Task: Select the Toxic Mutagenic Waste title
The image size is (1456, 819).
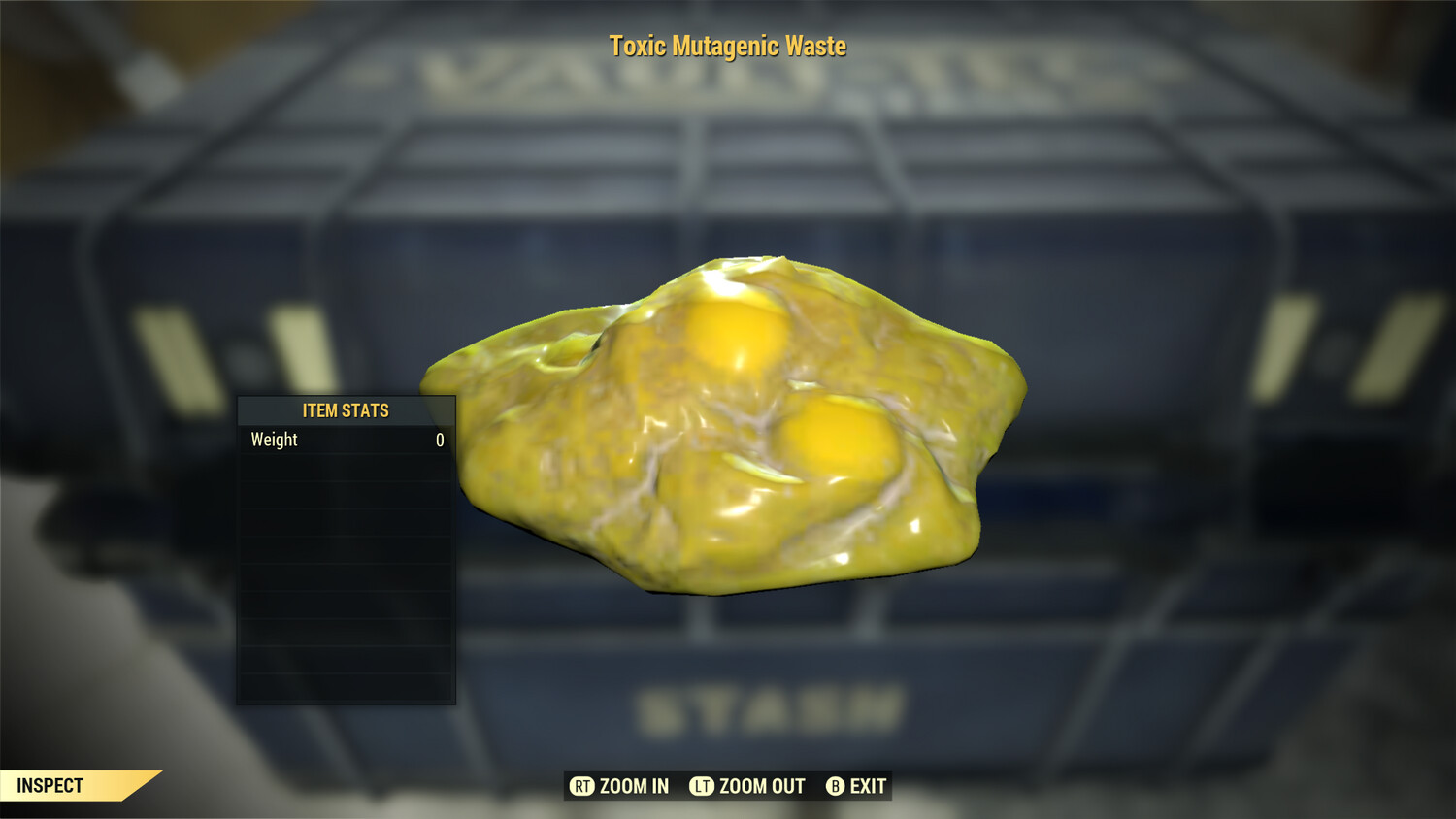Action: pyautogui.click(x=727, y=46)
